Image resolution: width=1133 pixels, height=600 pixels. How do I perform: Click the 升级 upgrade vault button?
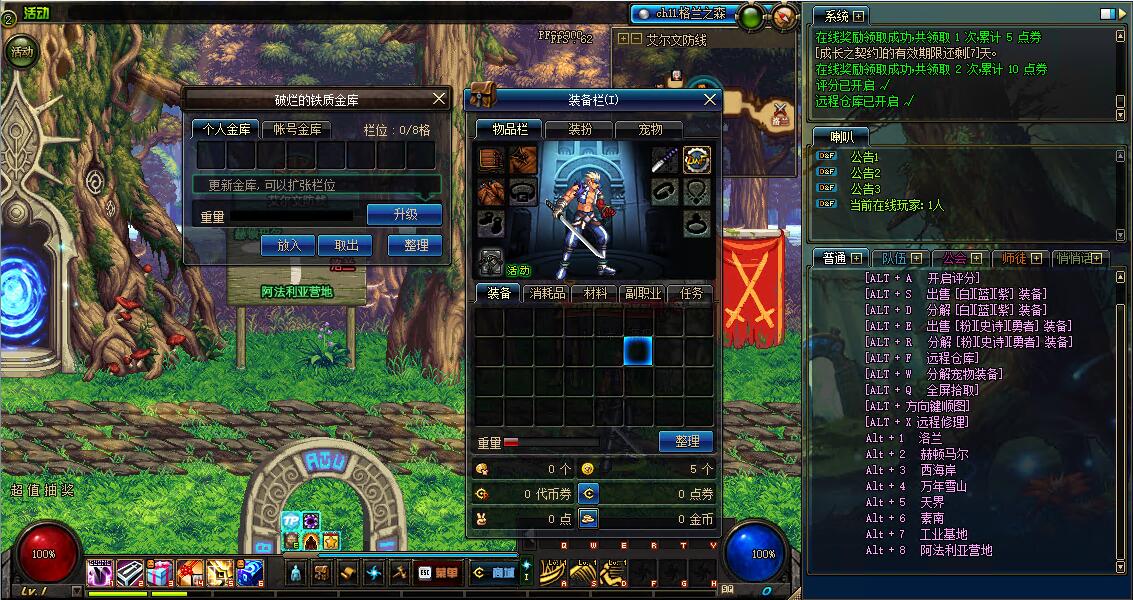[404, 215]
